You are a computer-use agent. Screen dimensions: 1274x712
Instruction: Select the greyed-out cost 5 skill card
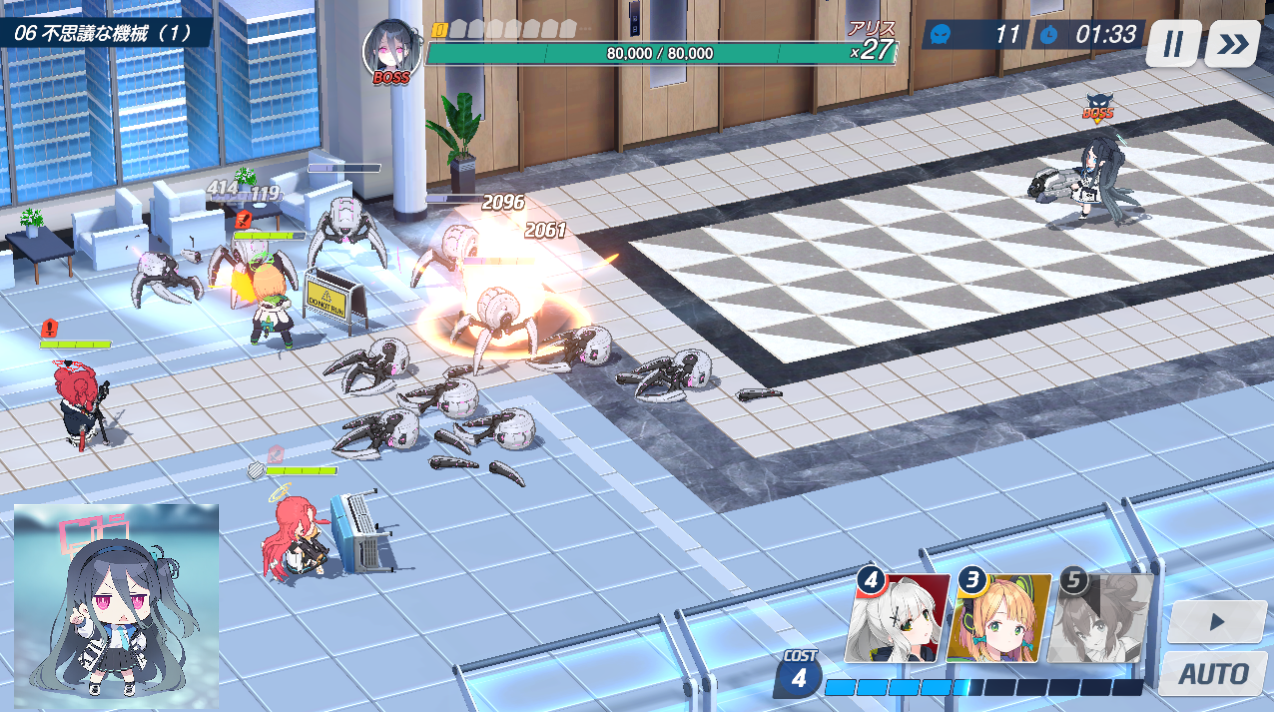[x=1100, y=619]
